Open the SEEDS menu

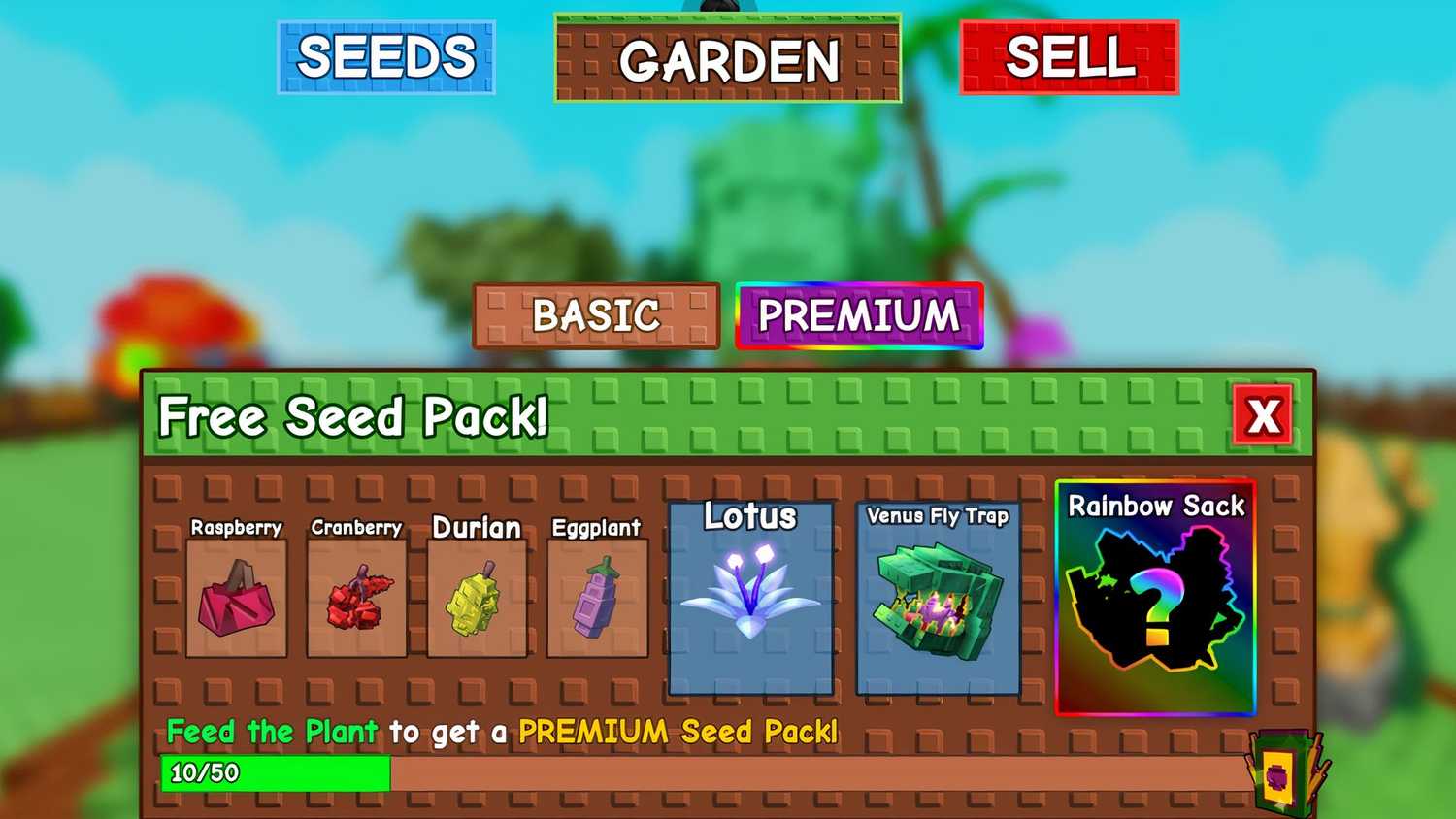pos(385,56)
